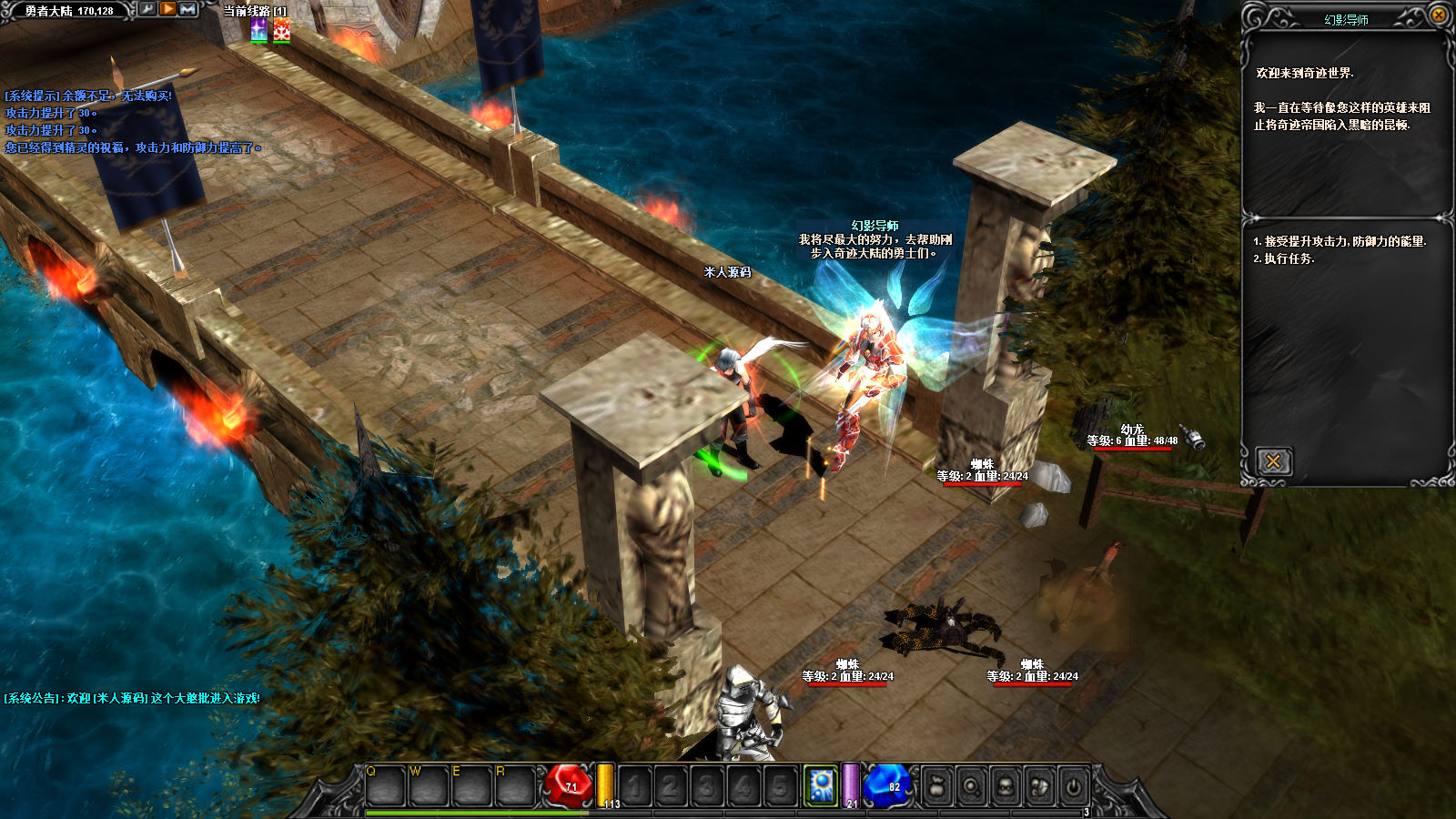This screenshot has width=1456, height=819.
Task: Choose the dialogue option to receive attack and defense buff
Action: coord(1340,241)
